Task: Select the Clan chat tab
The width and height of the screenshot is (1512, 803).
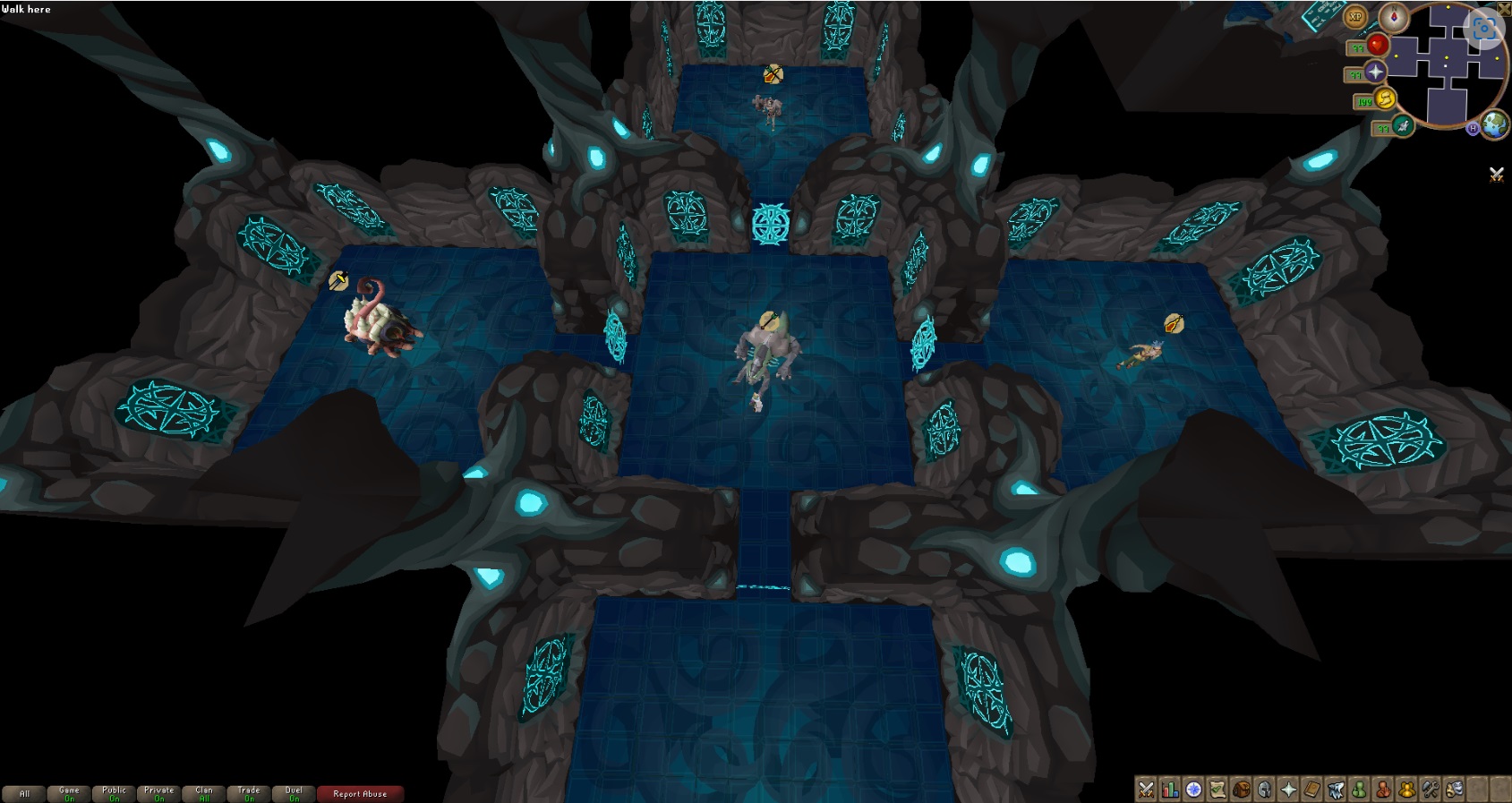Action: [203, 792]
